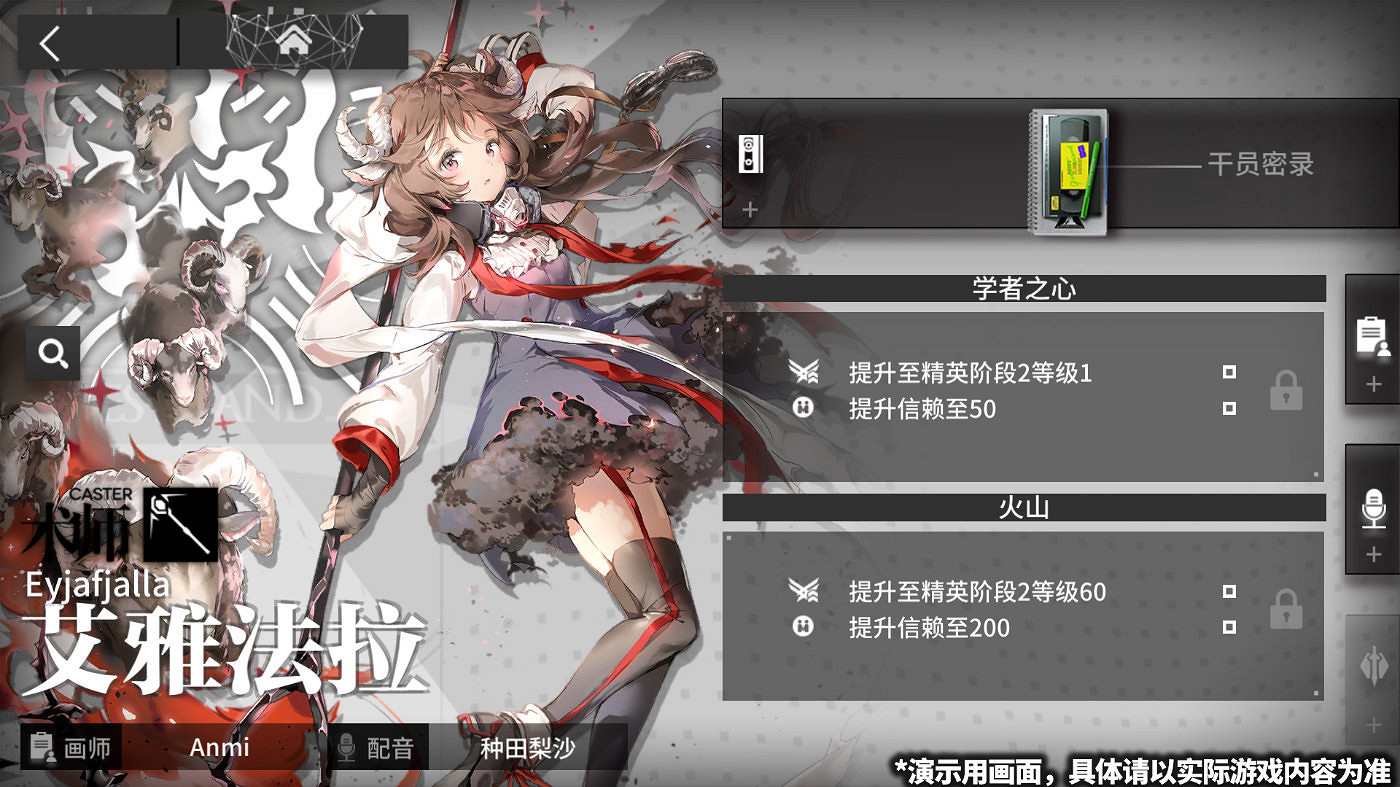Click the lock icon on the 火山 panel
The width and height of the screenshot is (1400, 787).
pos(1285,608)
